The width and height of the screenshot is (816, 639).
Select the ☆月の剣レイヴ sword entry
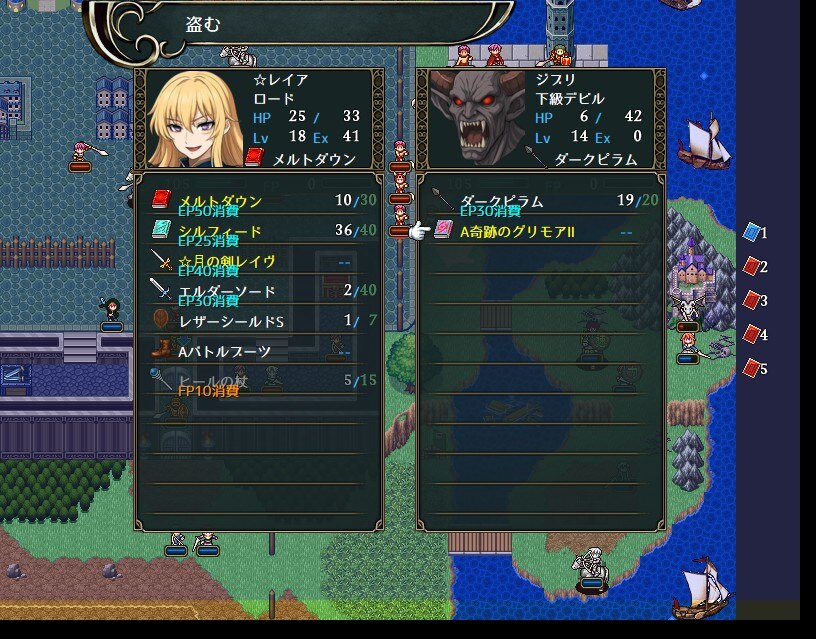[x=258, y=261]
